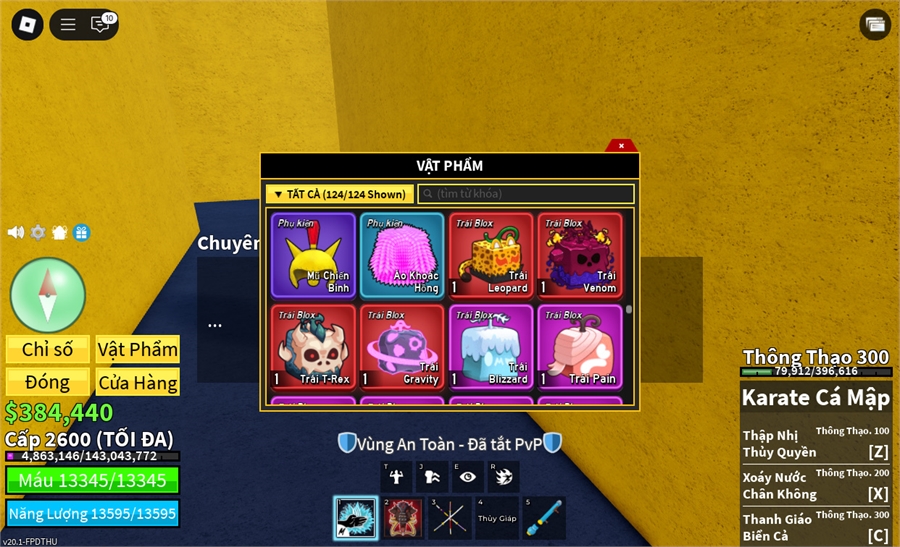Open the Chỉ số stats panel
Viewport: 900px width, 547px height.
(x=48, y=349)
